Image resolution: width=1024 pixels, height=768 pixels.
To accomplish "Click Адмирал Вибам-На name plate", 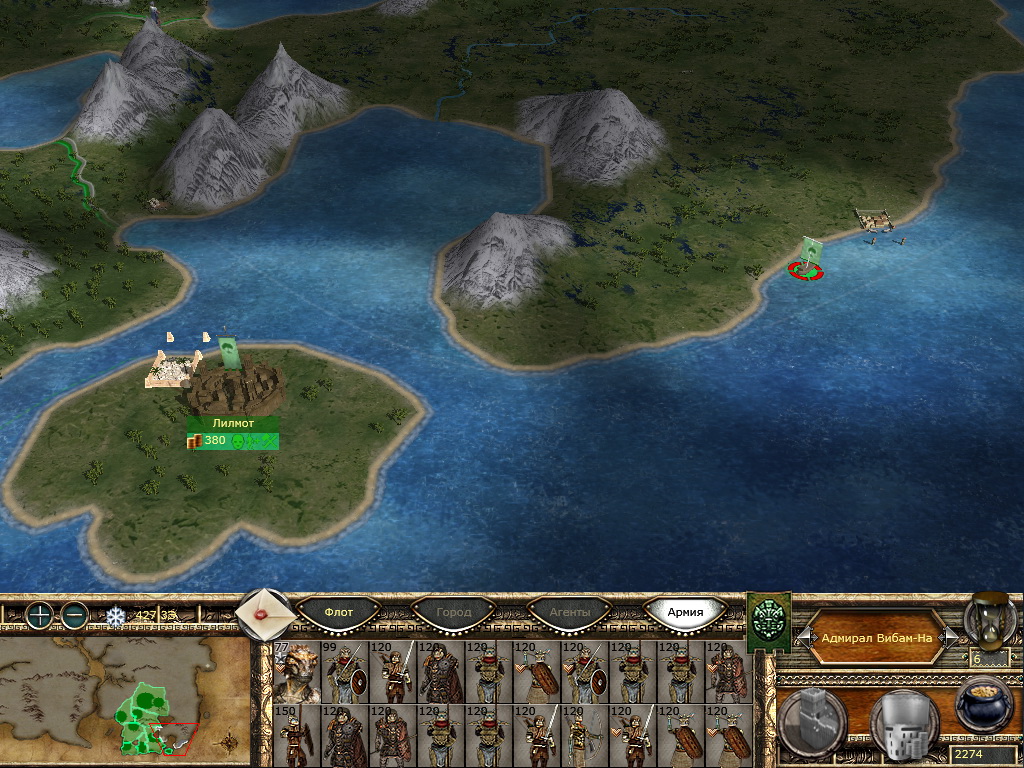I will [x=876, y=637].
